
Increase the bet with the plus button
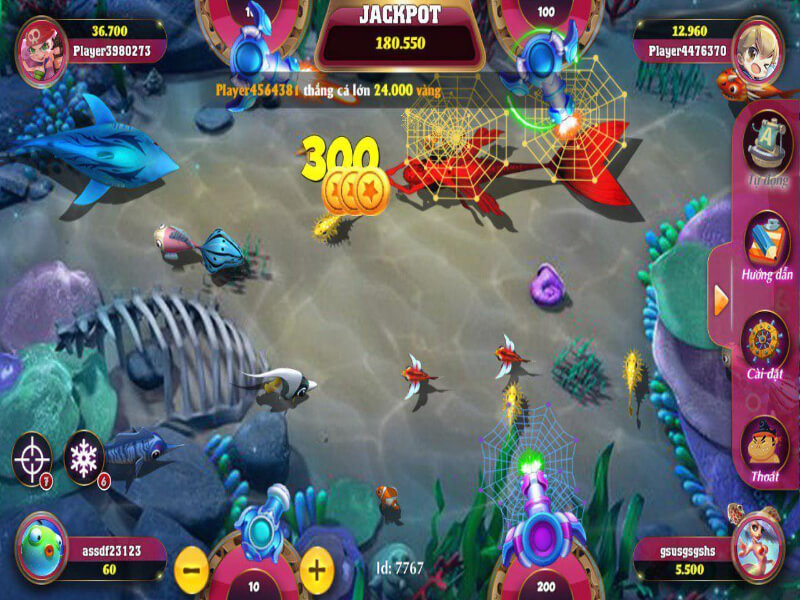(316, 570)
